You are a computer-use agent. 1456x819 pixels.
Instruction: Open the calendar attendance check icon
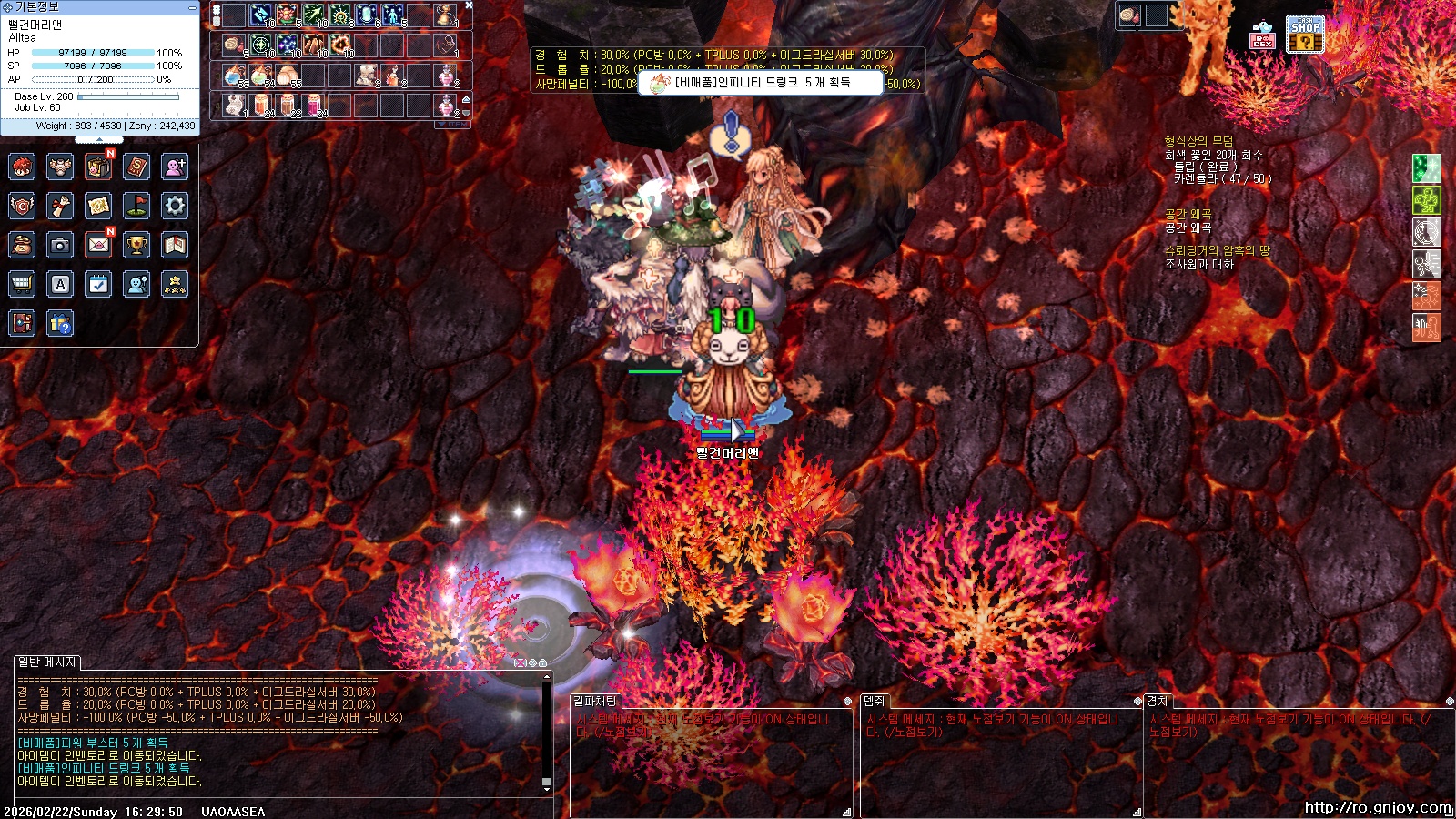click(98, 284)
